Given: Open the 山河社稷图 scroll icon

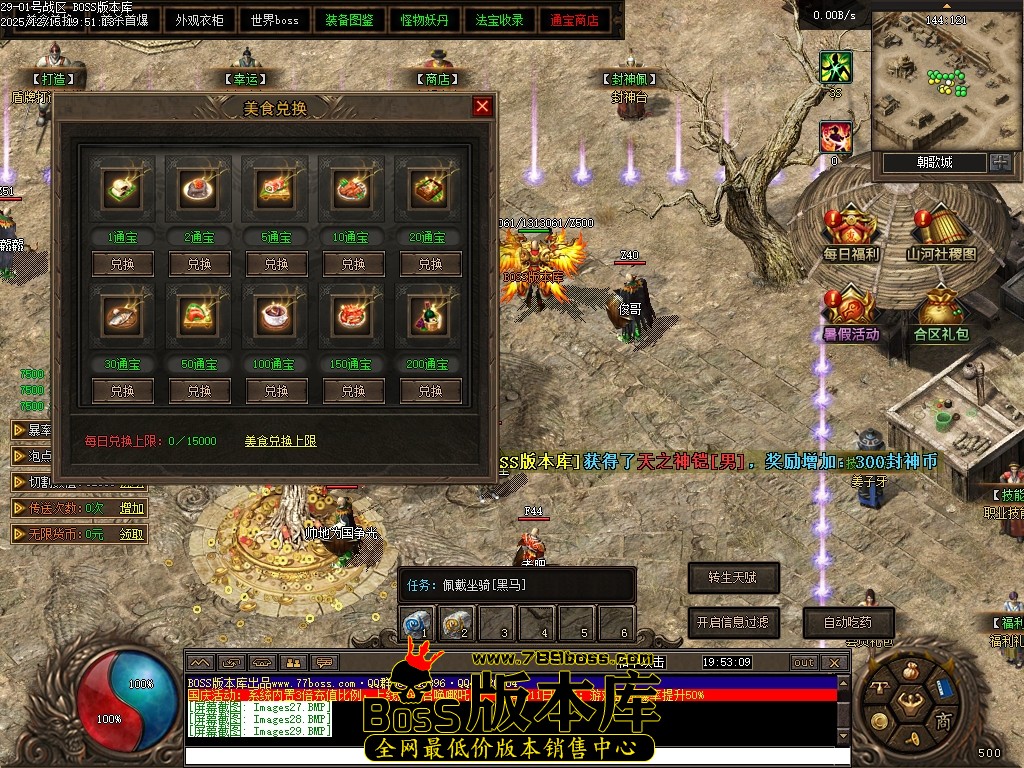Looking at the screenshot, I should pos(941,235).
